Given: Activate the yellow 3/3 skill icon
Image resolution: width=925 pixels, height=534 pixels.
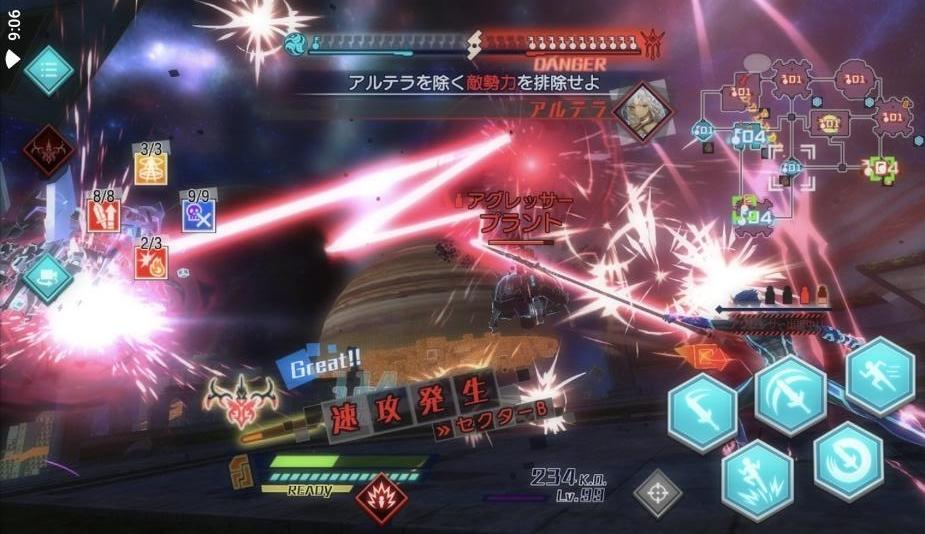Looking at the screenshot, I should [151, 168].
